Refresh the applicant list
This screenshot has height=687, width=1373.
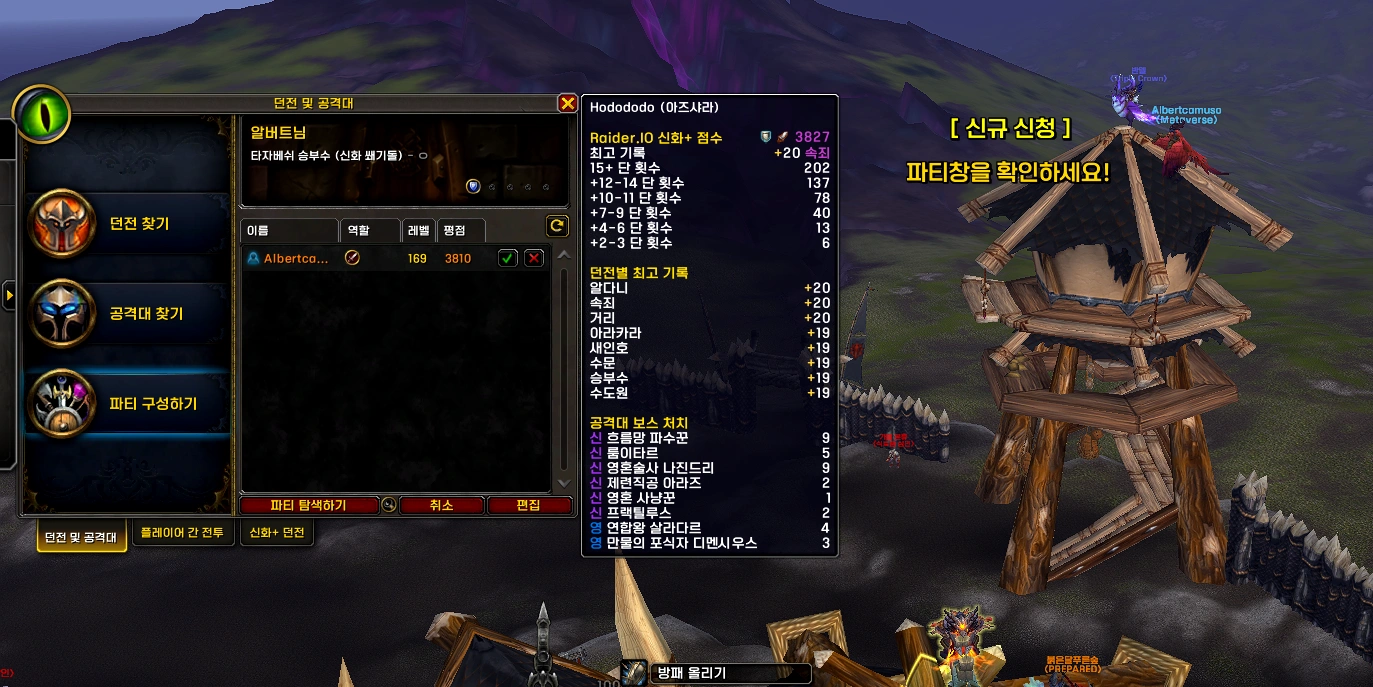(x=557, y=226)
